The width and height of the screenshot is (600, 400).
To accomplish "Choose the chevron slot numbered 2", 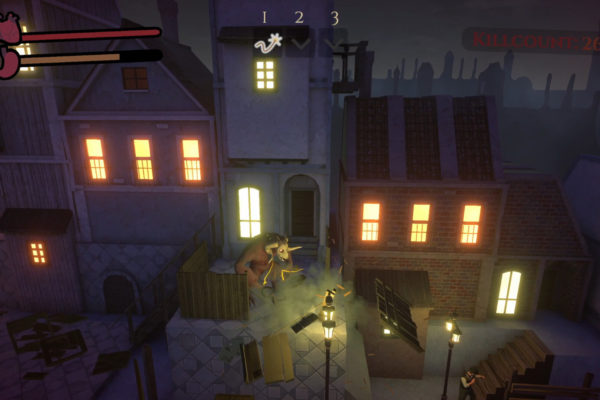I will (x=299, y=42).
